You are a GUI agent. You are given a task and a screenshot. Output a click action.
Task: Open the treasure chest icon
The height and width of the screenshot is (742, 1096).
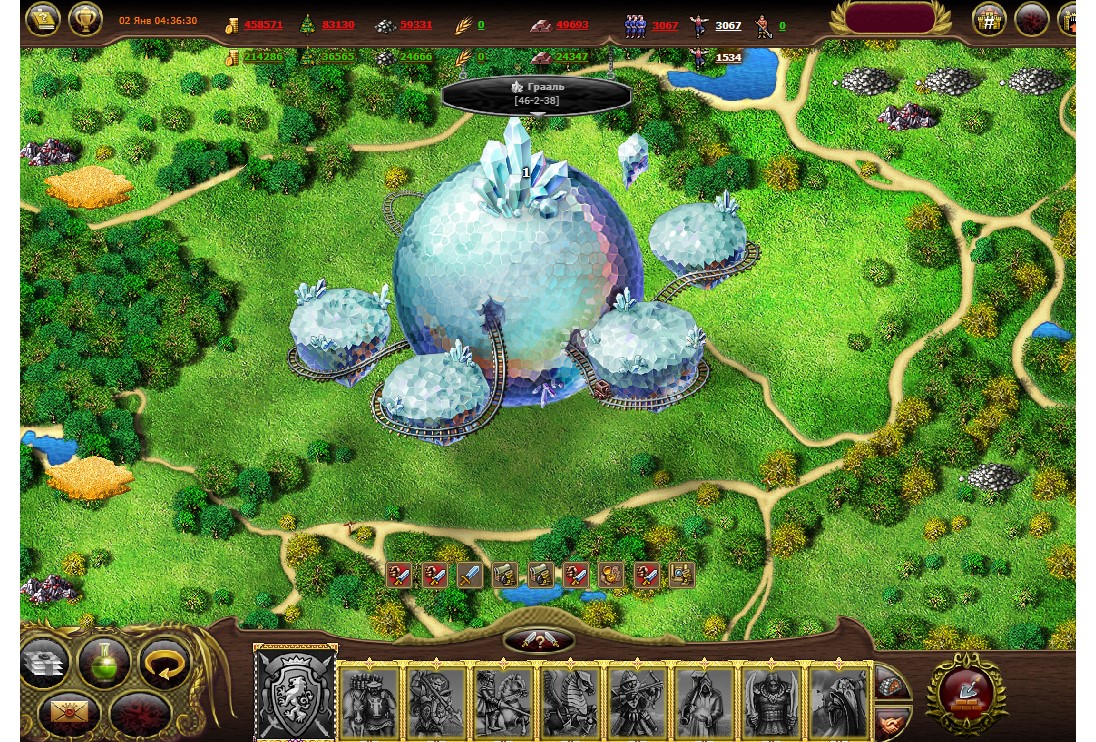pos(893,686)
